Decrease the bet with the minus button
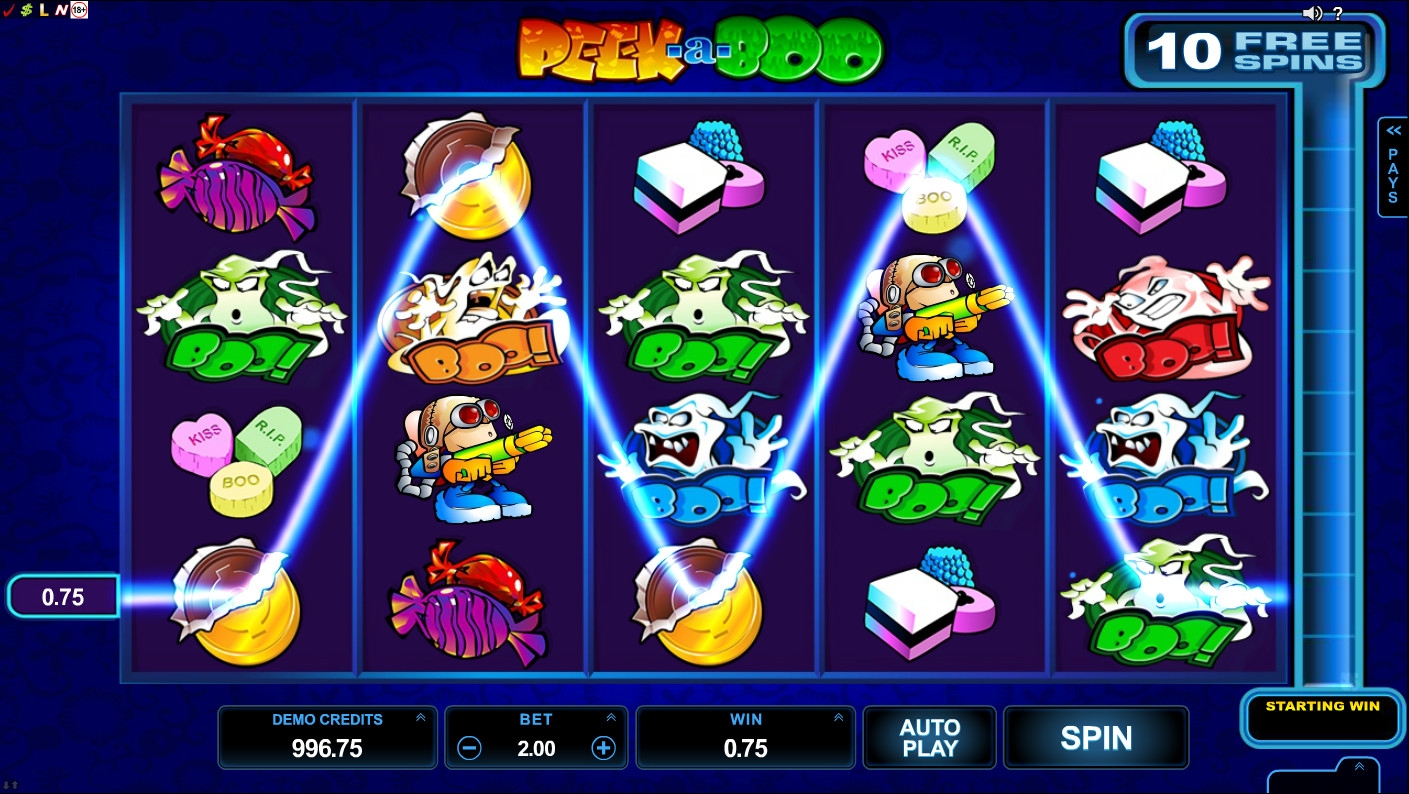The width and height of the screenshot is (1409, 794). [469, 748]
